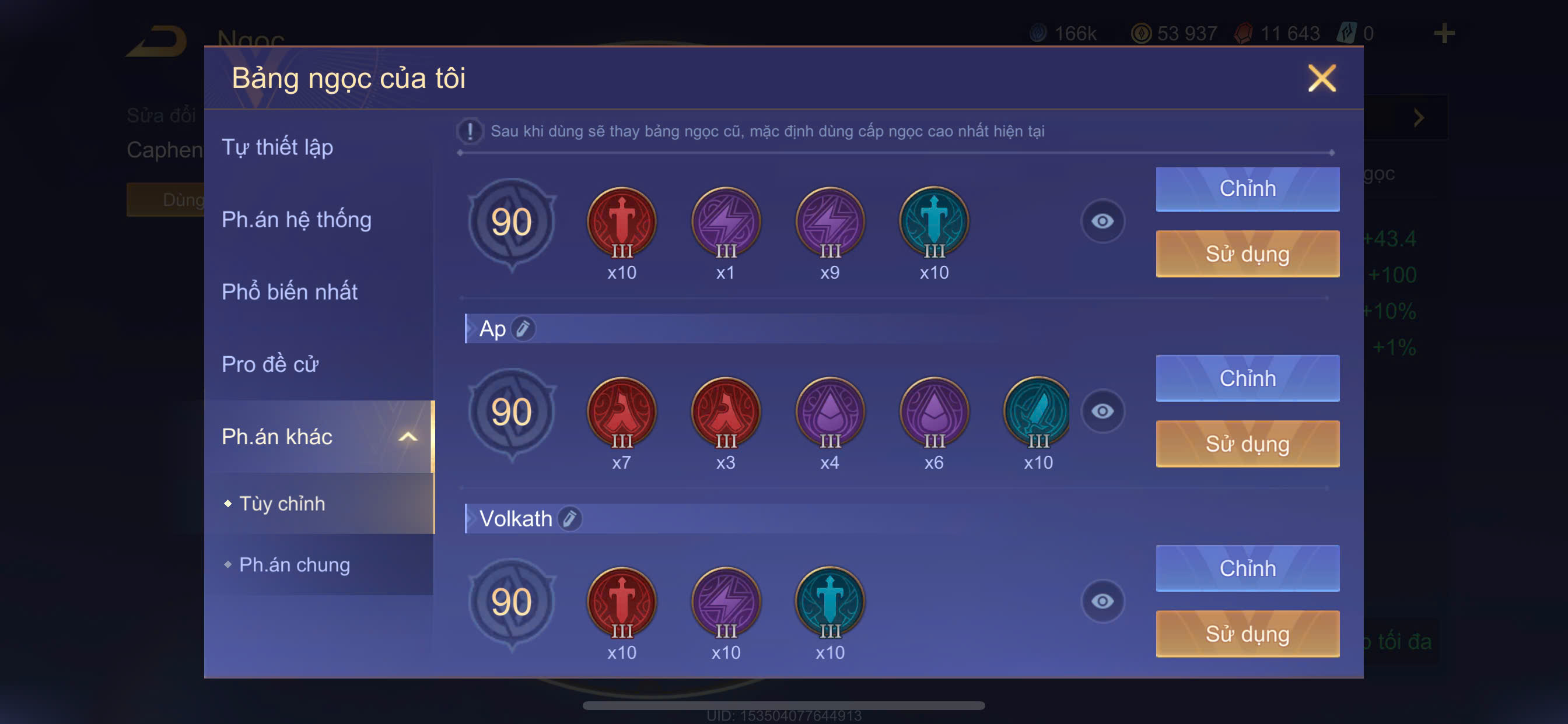Apply the Volkath rune page
This screenshot has width=1568, height=724.
[1247, 633]
